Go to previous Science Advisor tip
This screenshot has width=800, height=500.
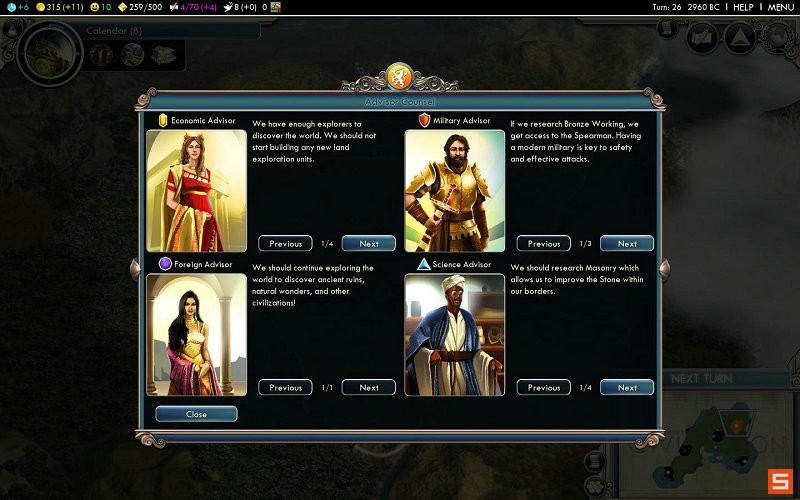[x=544, y=387]
